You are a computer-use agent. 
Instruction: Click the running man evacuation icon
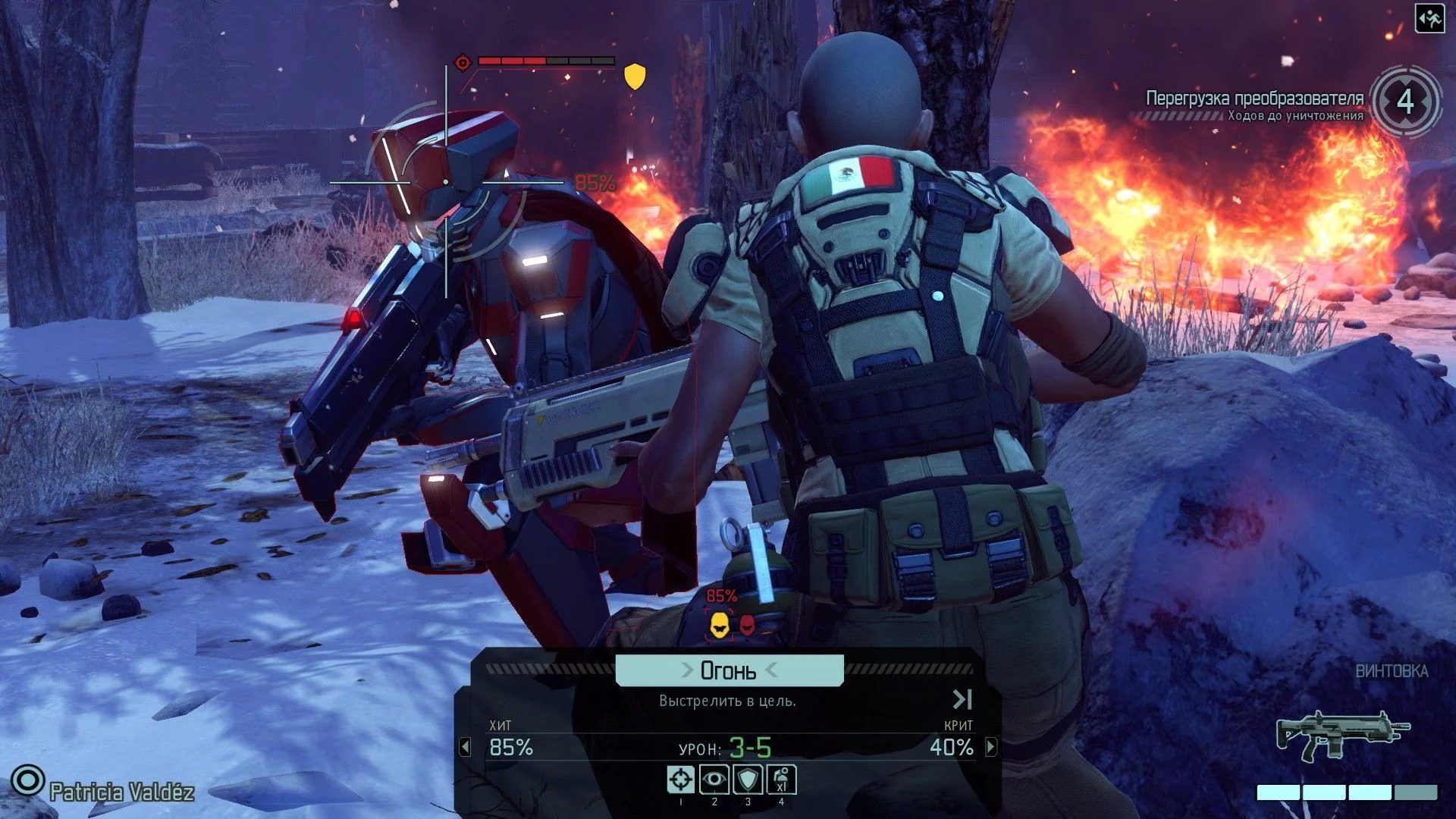(1429, 19)
